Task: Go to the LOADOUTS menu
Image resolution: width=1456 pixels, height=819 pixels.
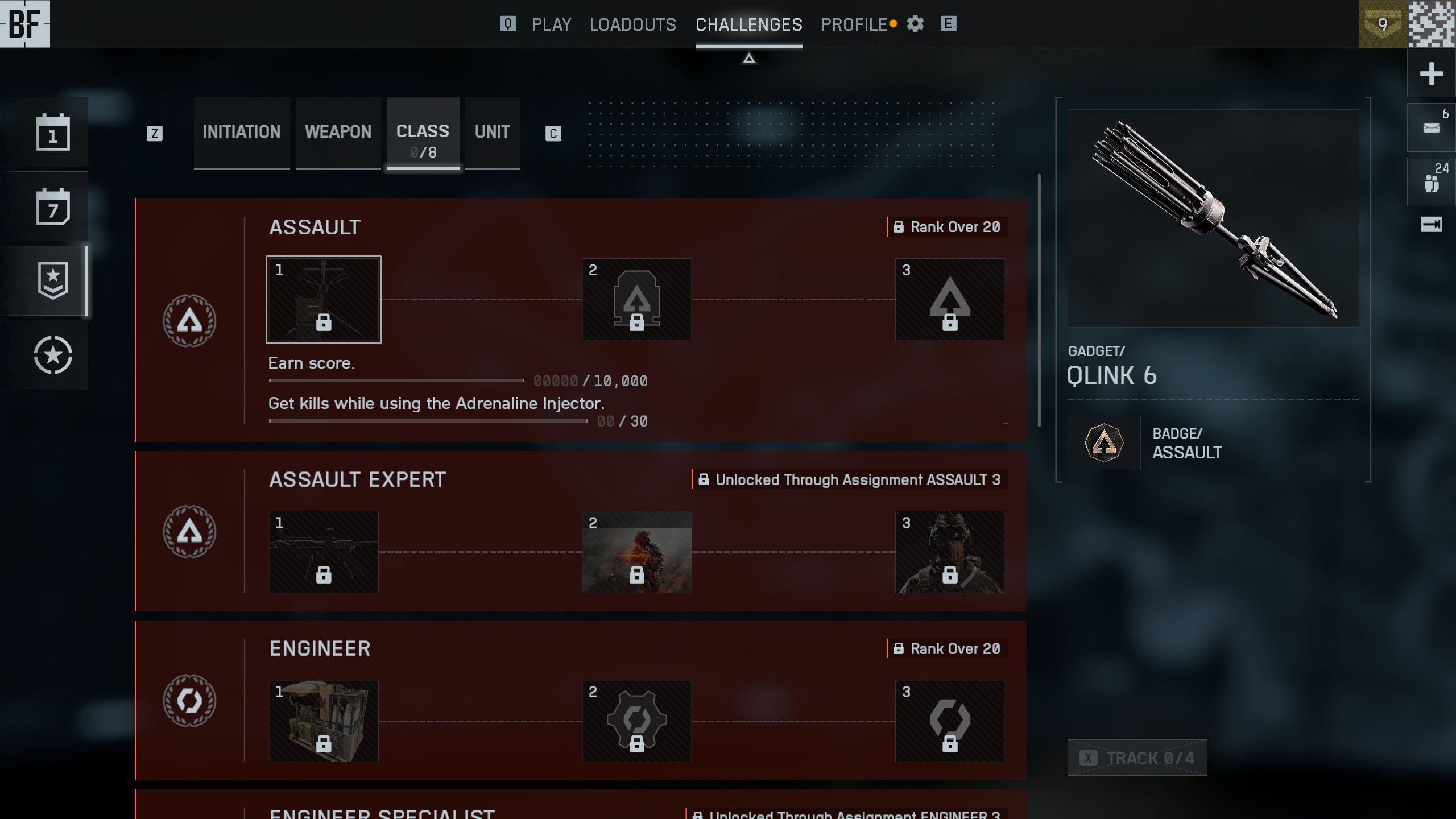Action: (x=632, y=24)
